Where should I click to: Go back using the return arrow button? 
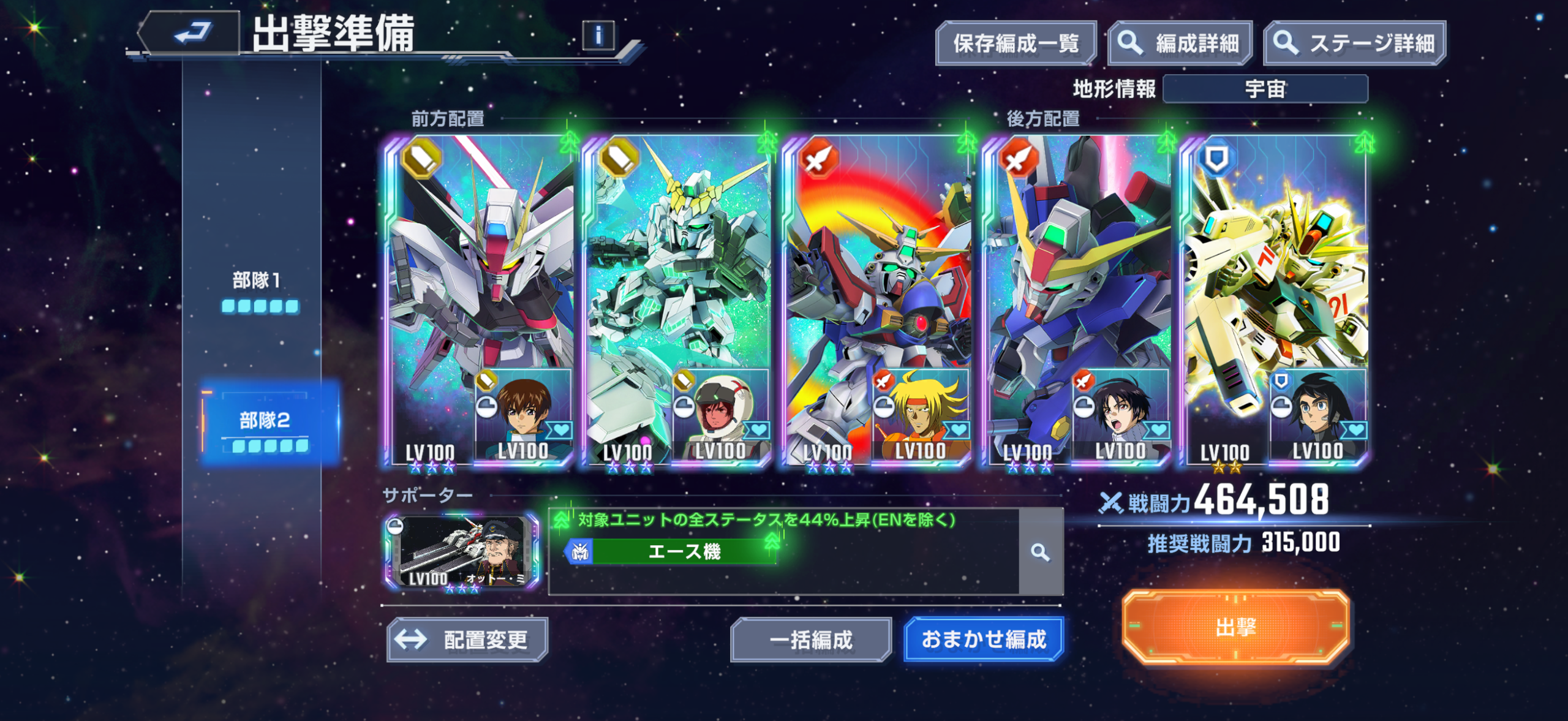pyautogui.click(x=190, y=33)
